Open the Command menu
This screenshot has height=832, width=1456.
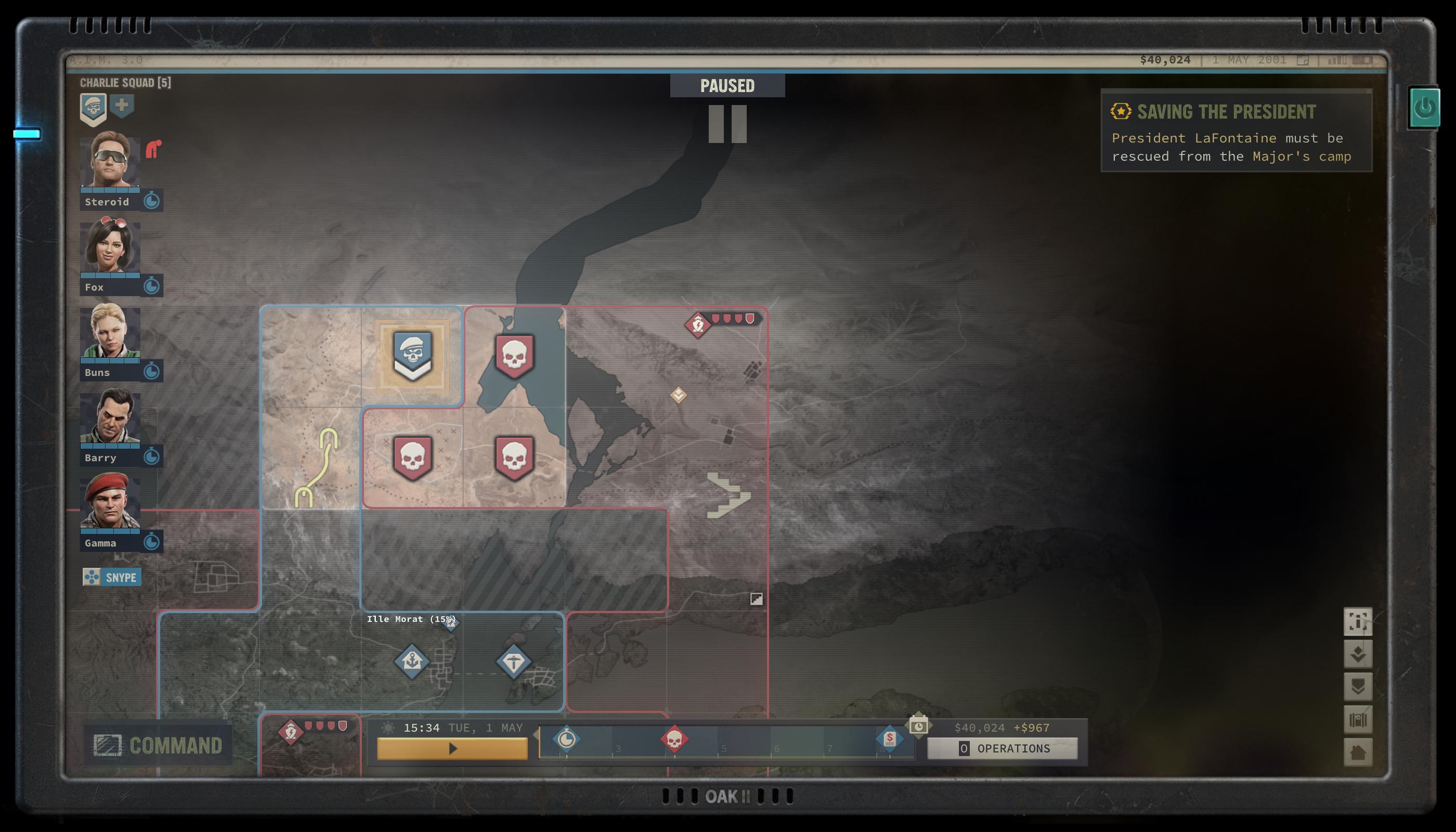(x=158, y=745)
